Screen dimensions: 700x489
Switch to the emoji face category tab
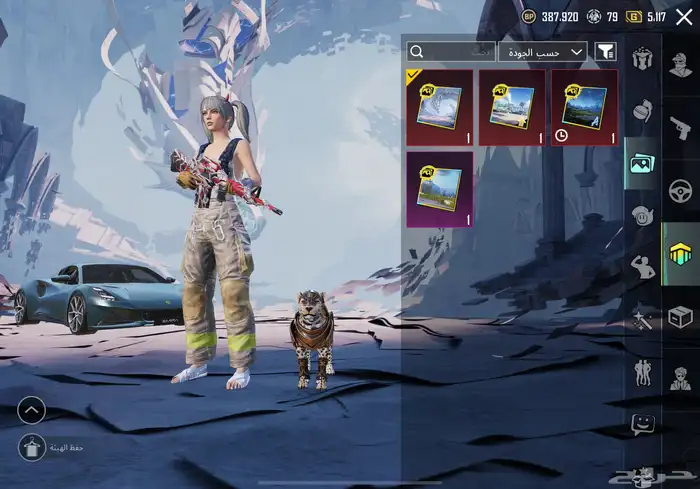click(x=641, y=215)
